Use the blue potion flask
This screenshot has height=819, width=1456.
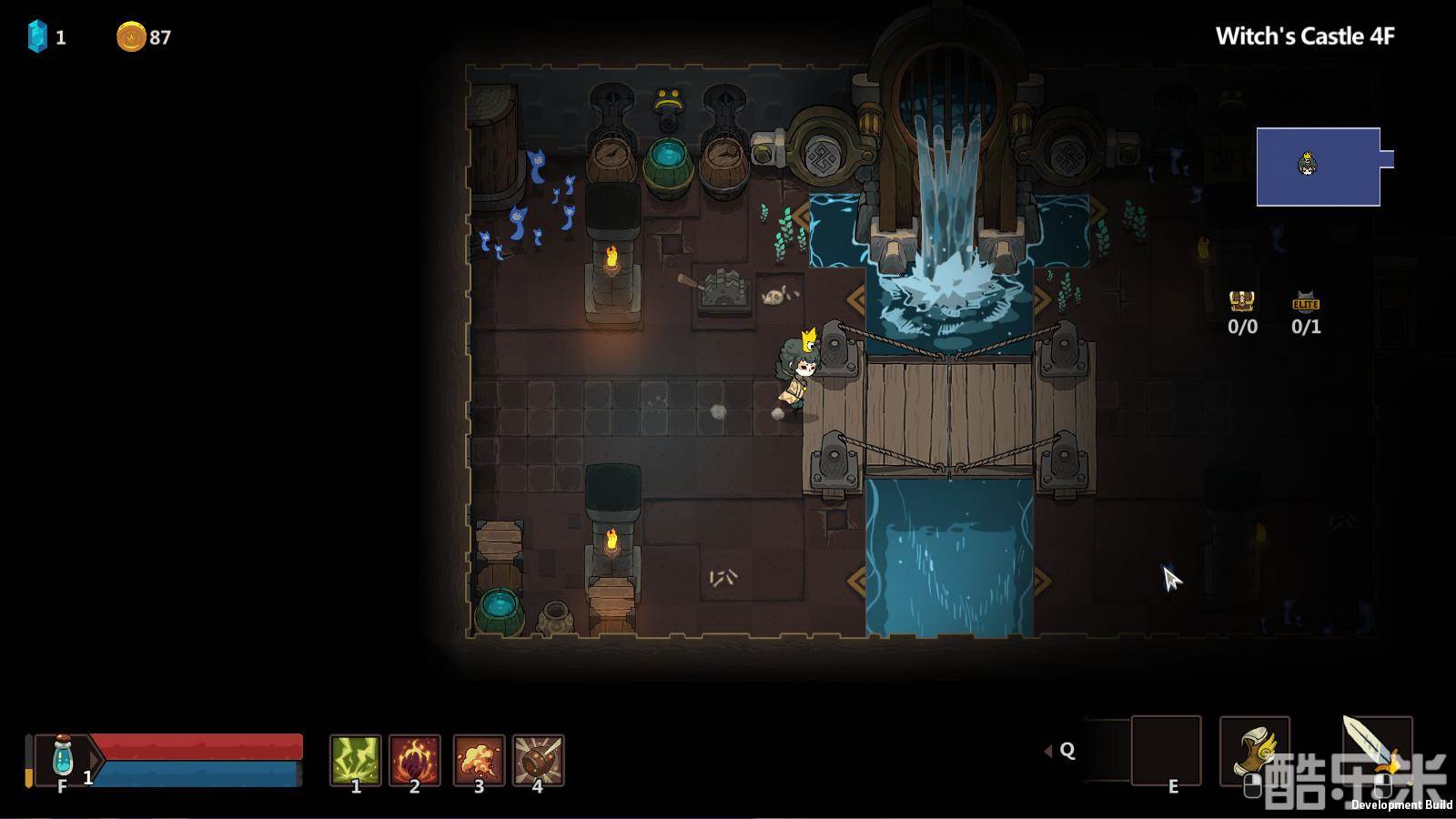(x=63, y=756)
